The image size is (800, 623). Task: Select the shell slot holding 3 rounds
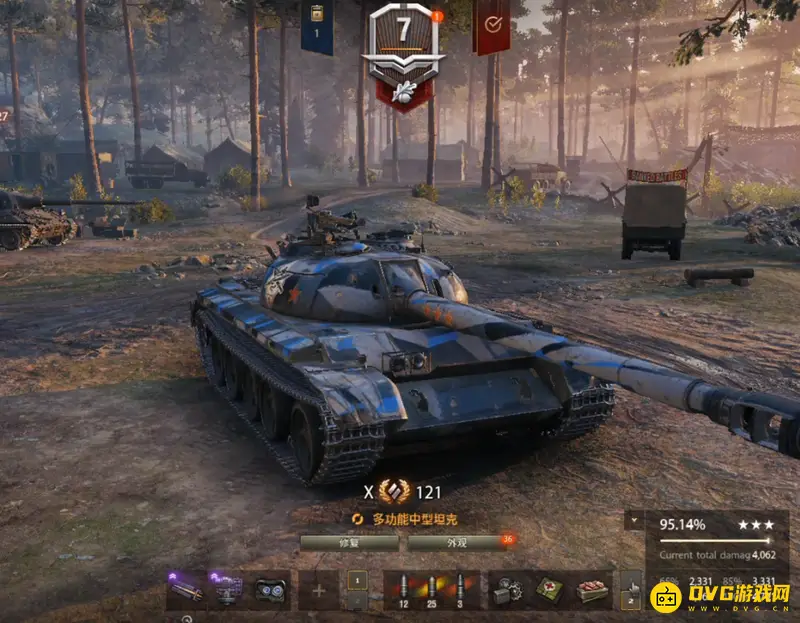(x=460, y=590)
